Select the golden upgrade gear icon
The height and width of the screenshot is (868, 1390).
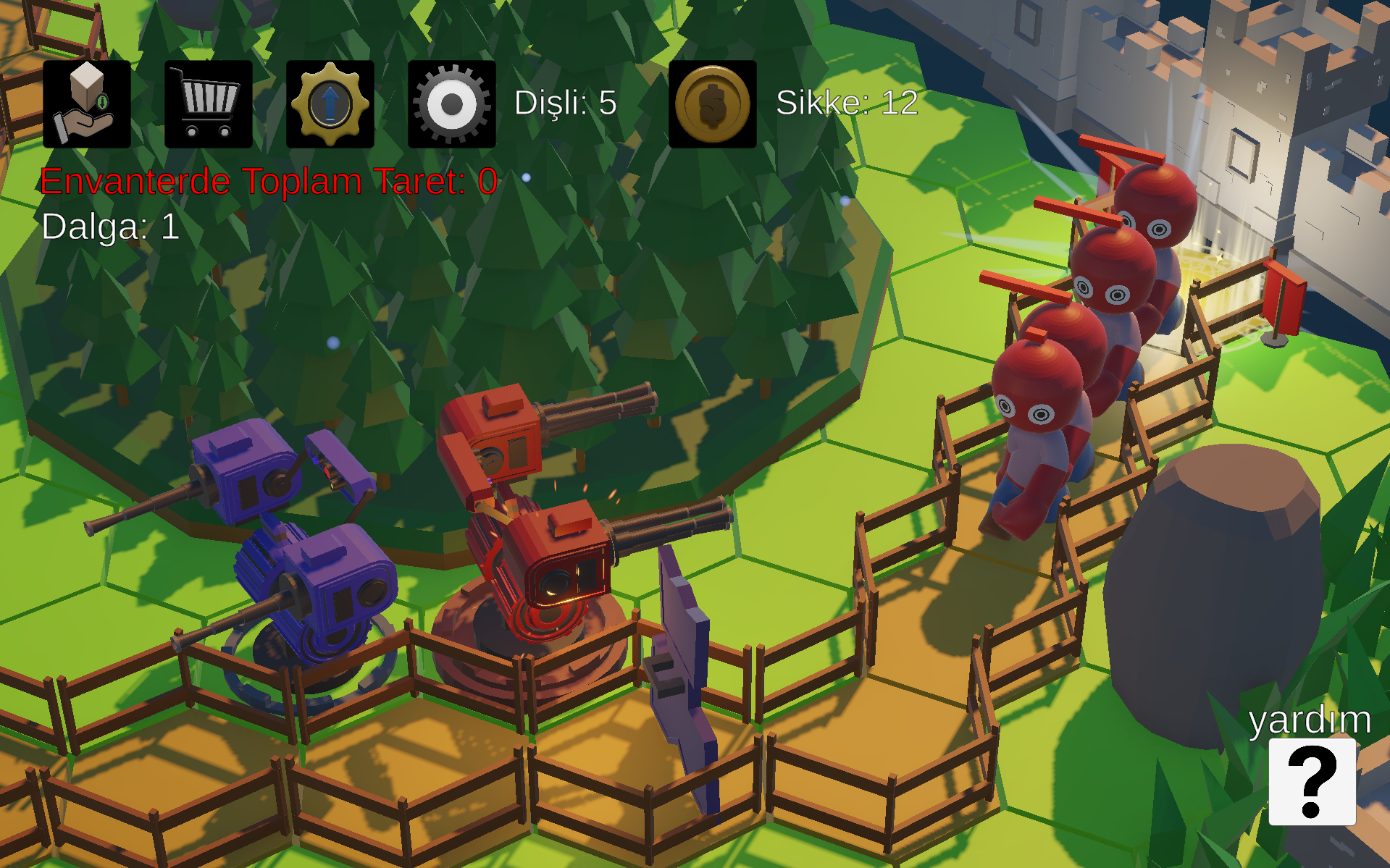[330, 103]
